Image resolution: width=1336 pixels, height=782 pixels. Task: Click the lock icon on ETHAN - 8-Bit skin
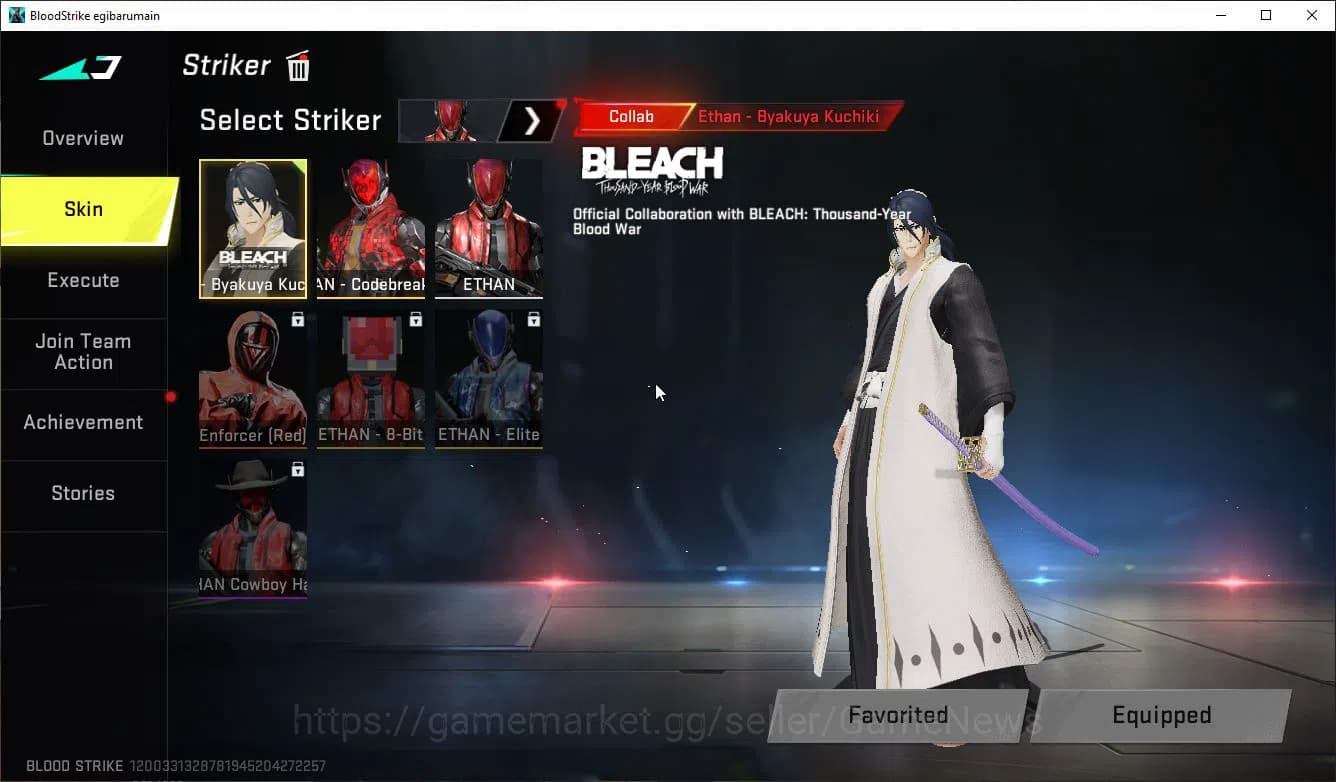[415, 318]
